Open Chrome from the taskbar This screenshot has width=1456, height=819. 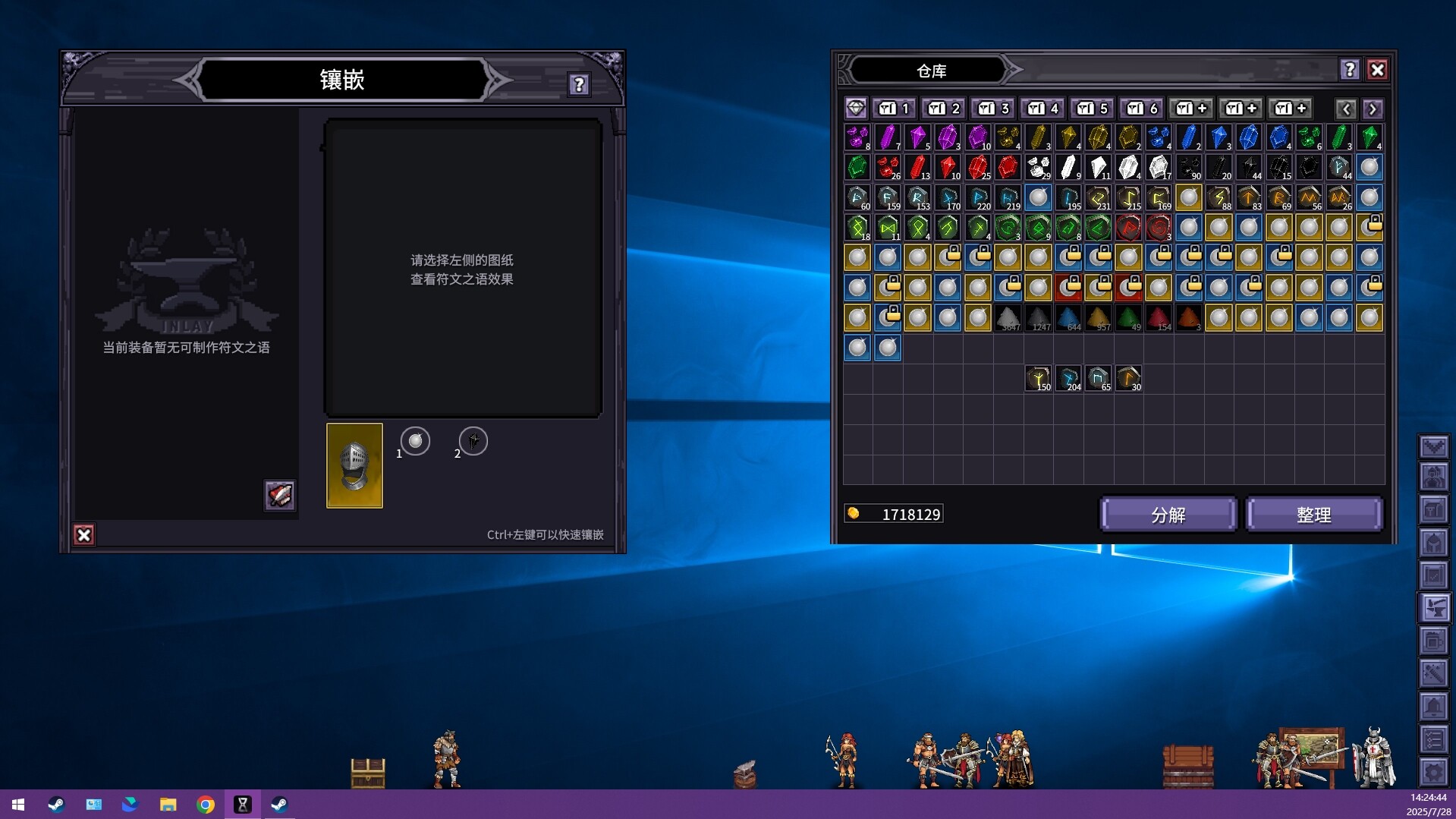205,804
